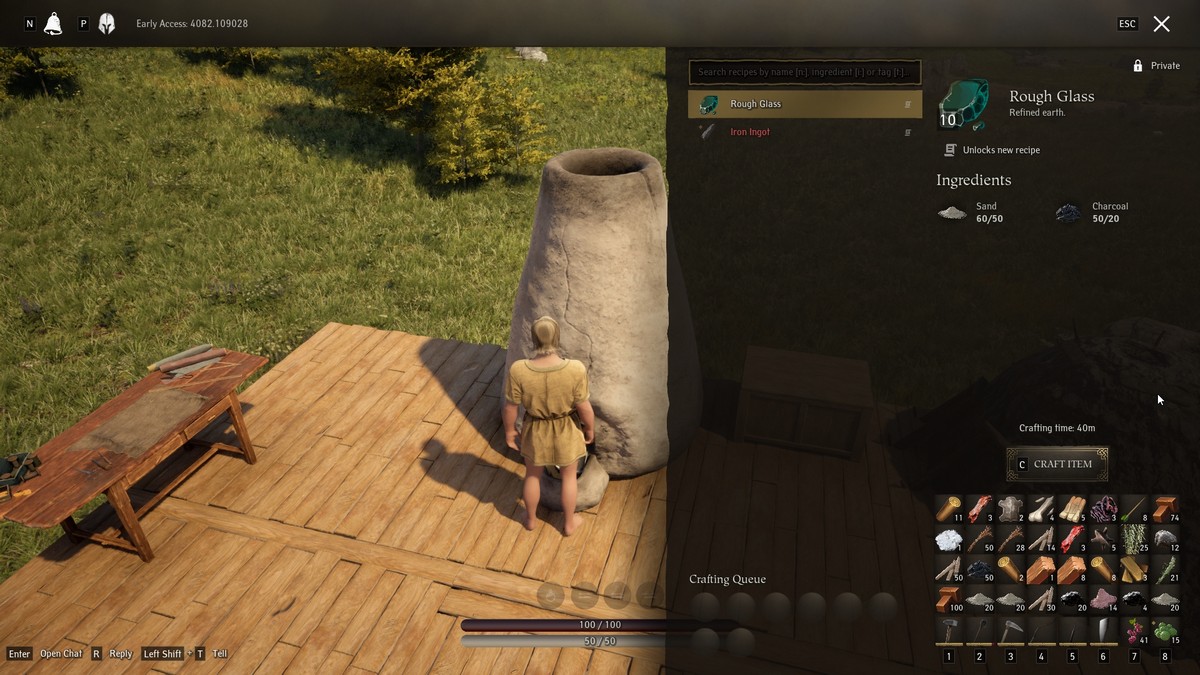Select the Charcoal ingredient icon
Image resolution: width=1200 pixels, height=675 pixels.
coord(1068,212)
